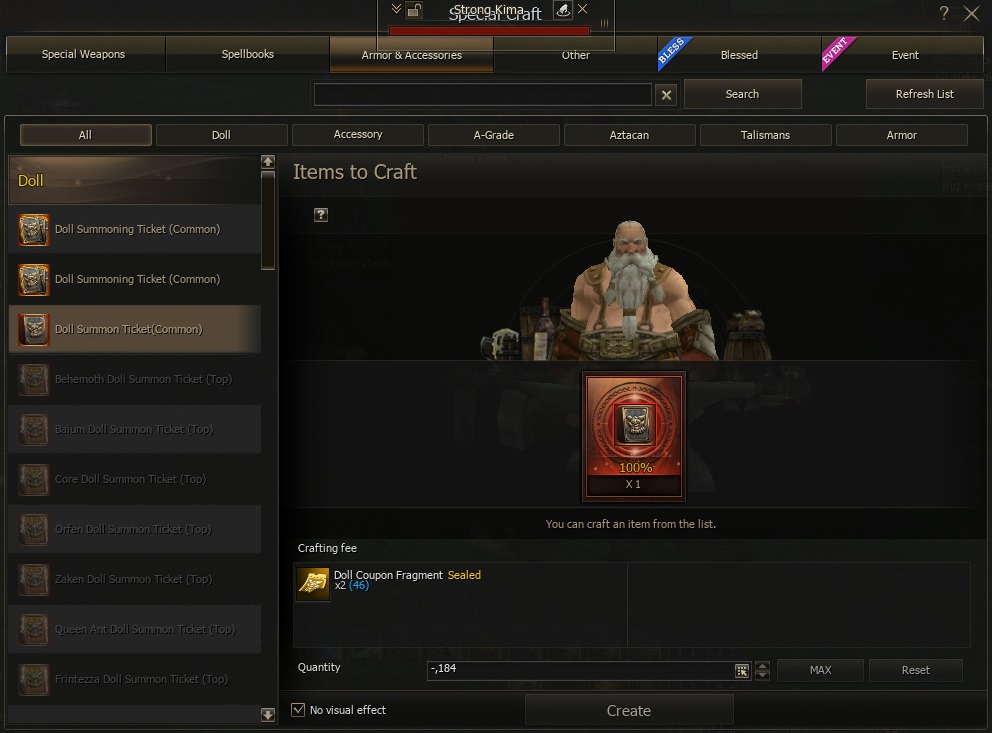The height and width of the screenshot is (733, 992).
Task: Filter list by Aztacan
Action: tap(630, 135)
